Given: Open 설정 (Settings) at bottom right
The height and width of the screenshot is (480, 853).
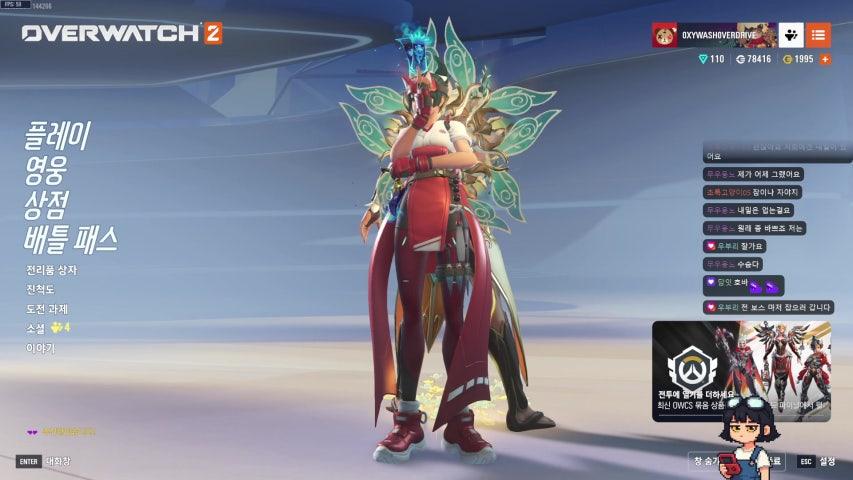Looking at the screenshot, I should pos(817,461).
